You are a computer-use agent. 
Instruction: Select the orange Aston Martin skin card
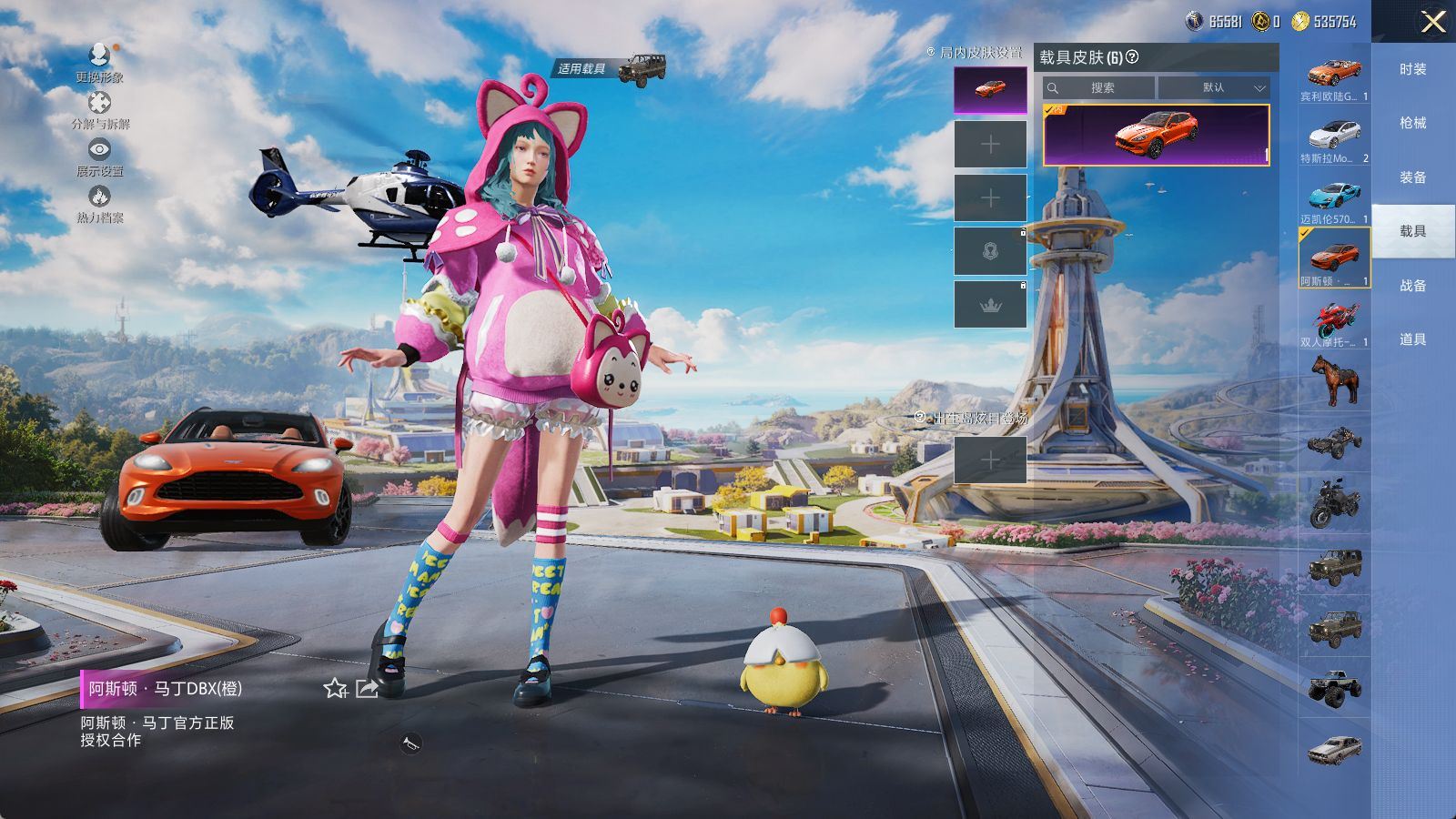[x=1156, y=135]
